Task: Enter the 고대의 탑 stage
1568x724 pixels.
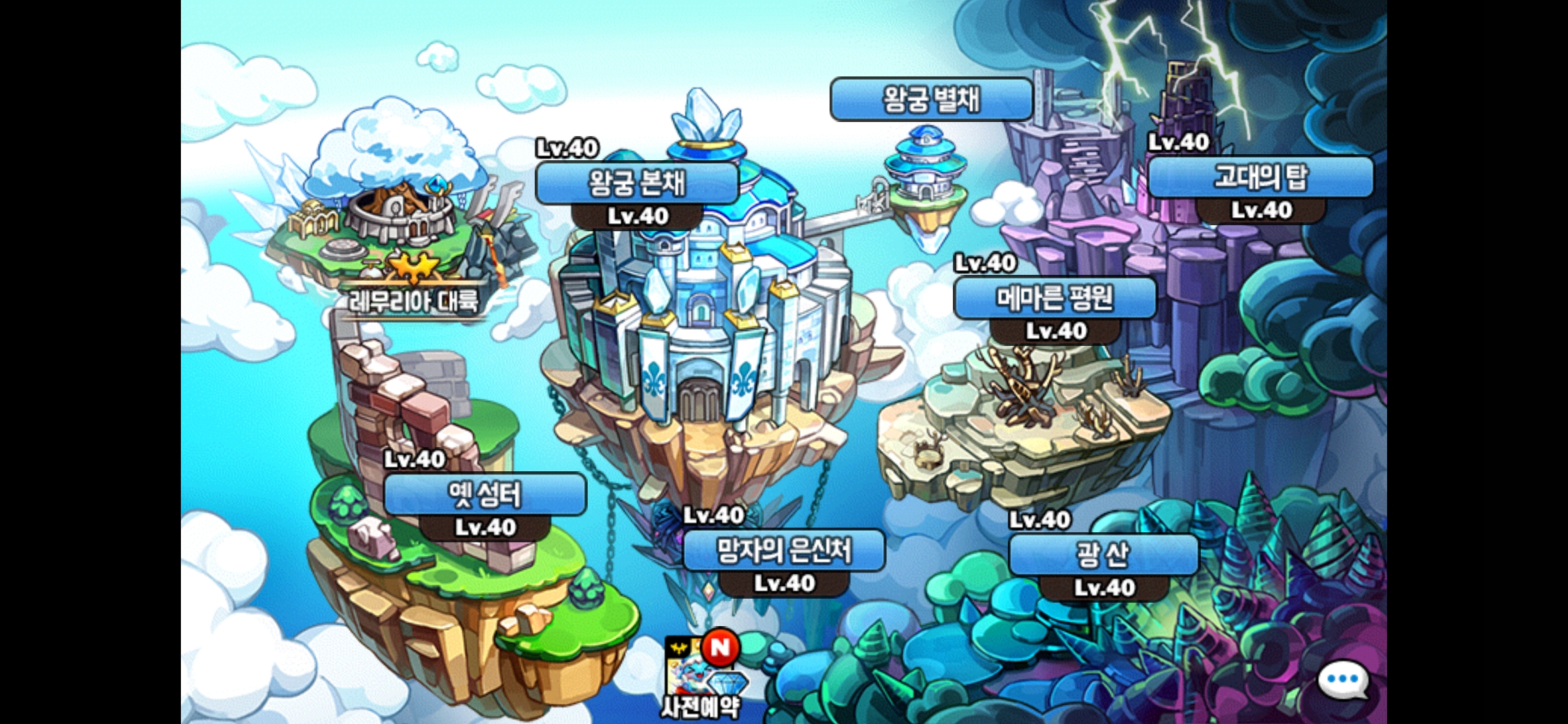Action: [x=1260, y=178]
